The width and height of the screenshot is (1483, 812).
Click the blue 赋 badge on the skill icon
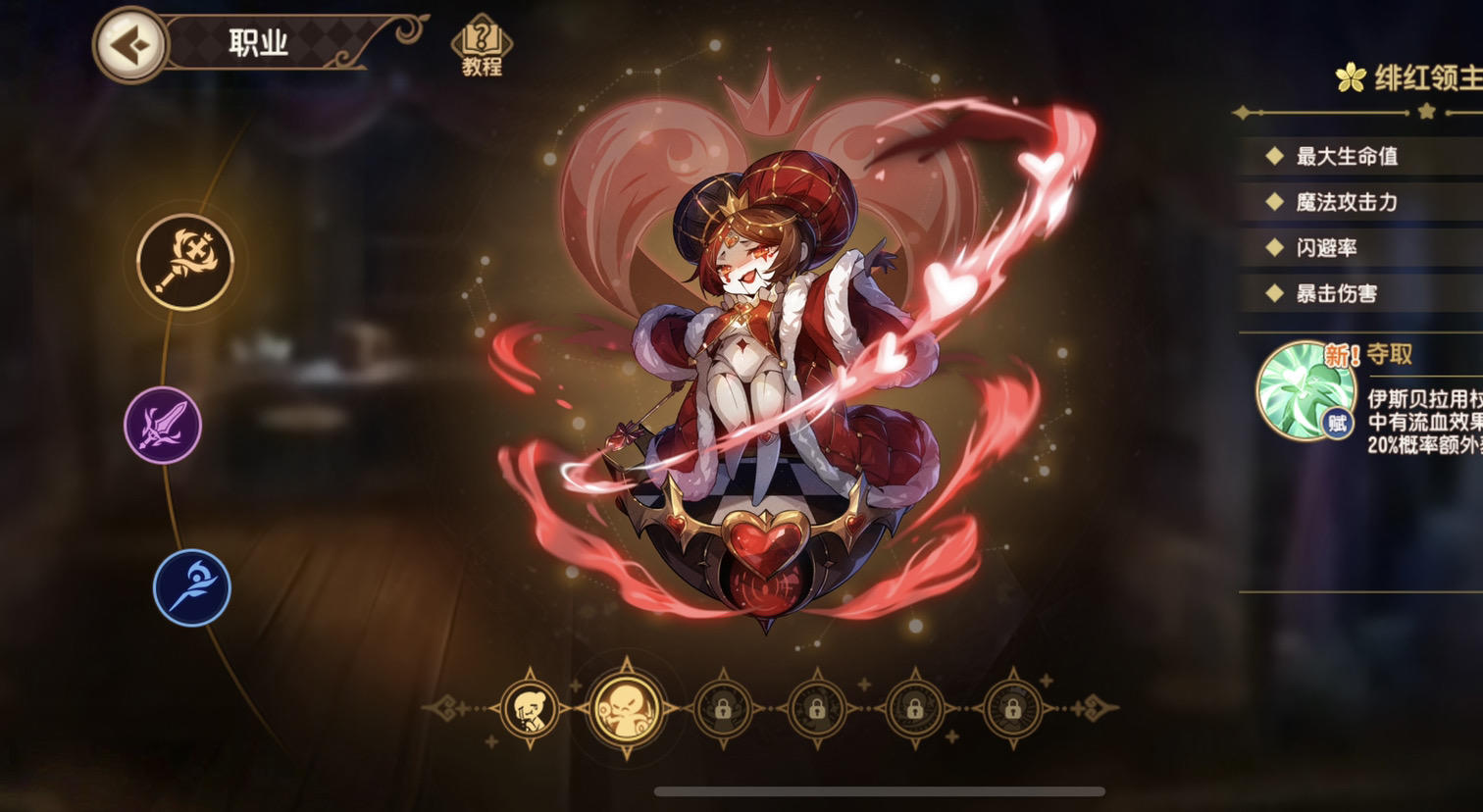point(1338,422)
